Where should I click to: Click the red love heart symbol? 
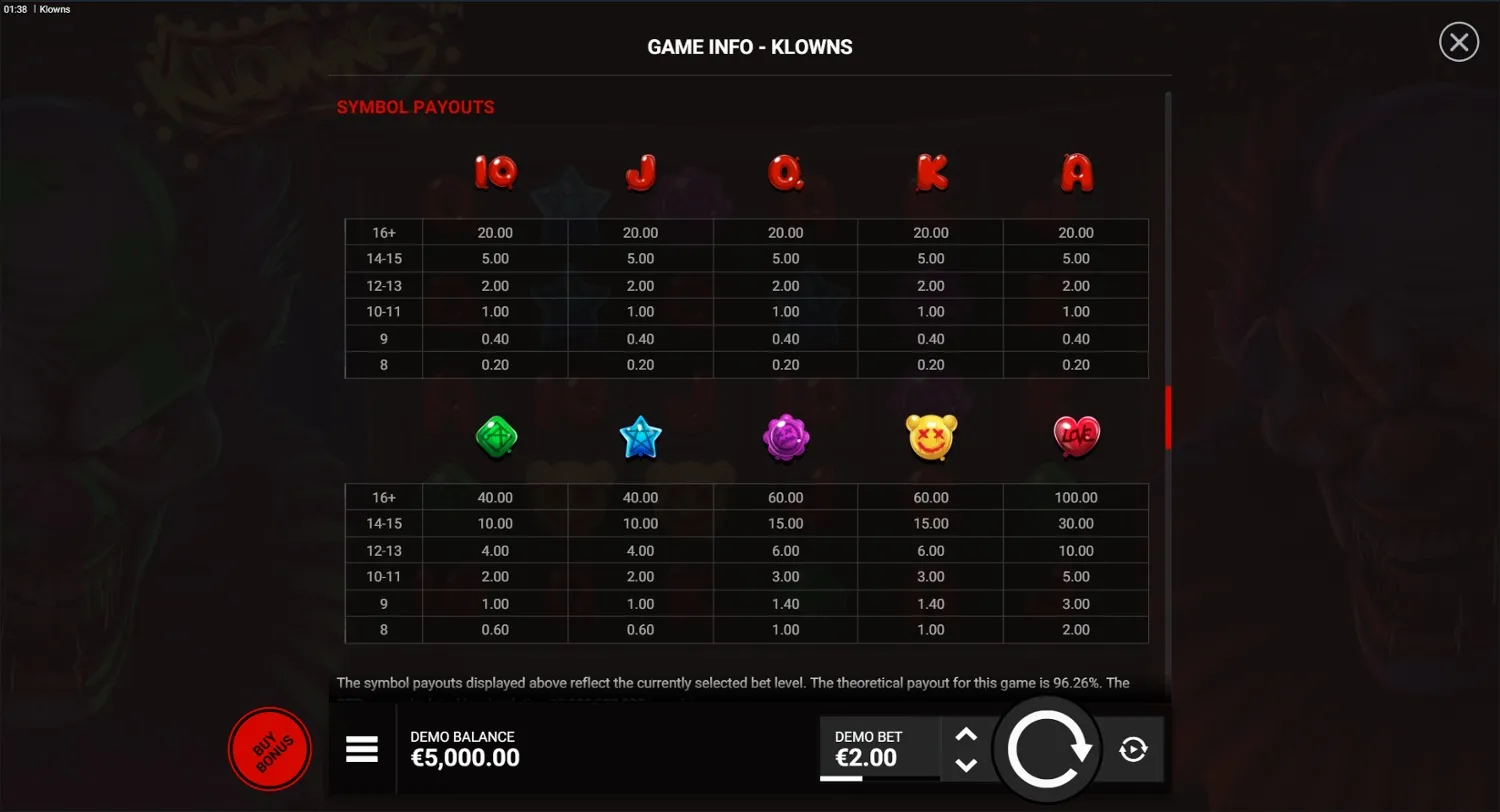tap(1076, 436)
